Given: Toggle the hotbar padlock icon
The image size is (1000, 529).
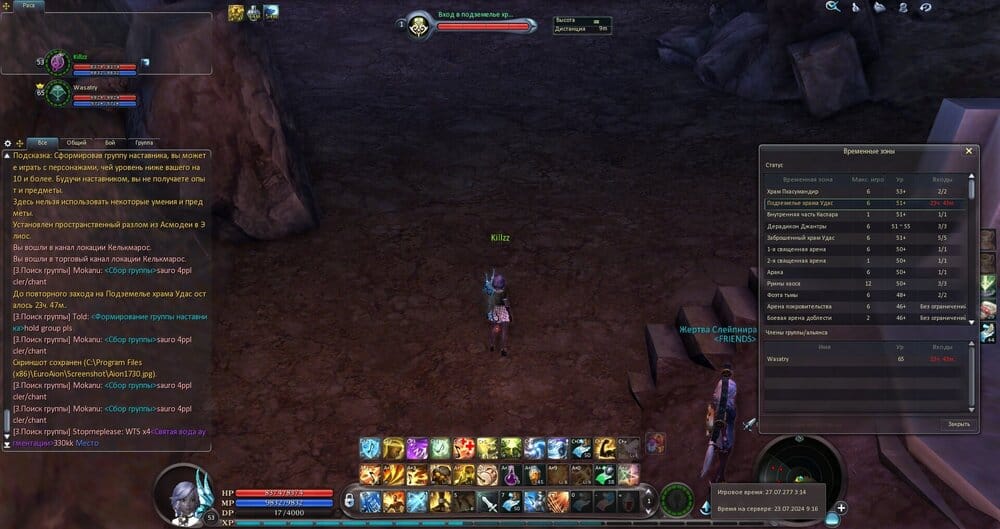Looking at the screenshot, I should (348, 498).
